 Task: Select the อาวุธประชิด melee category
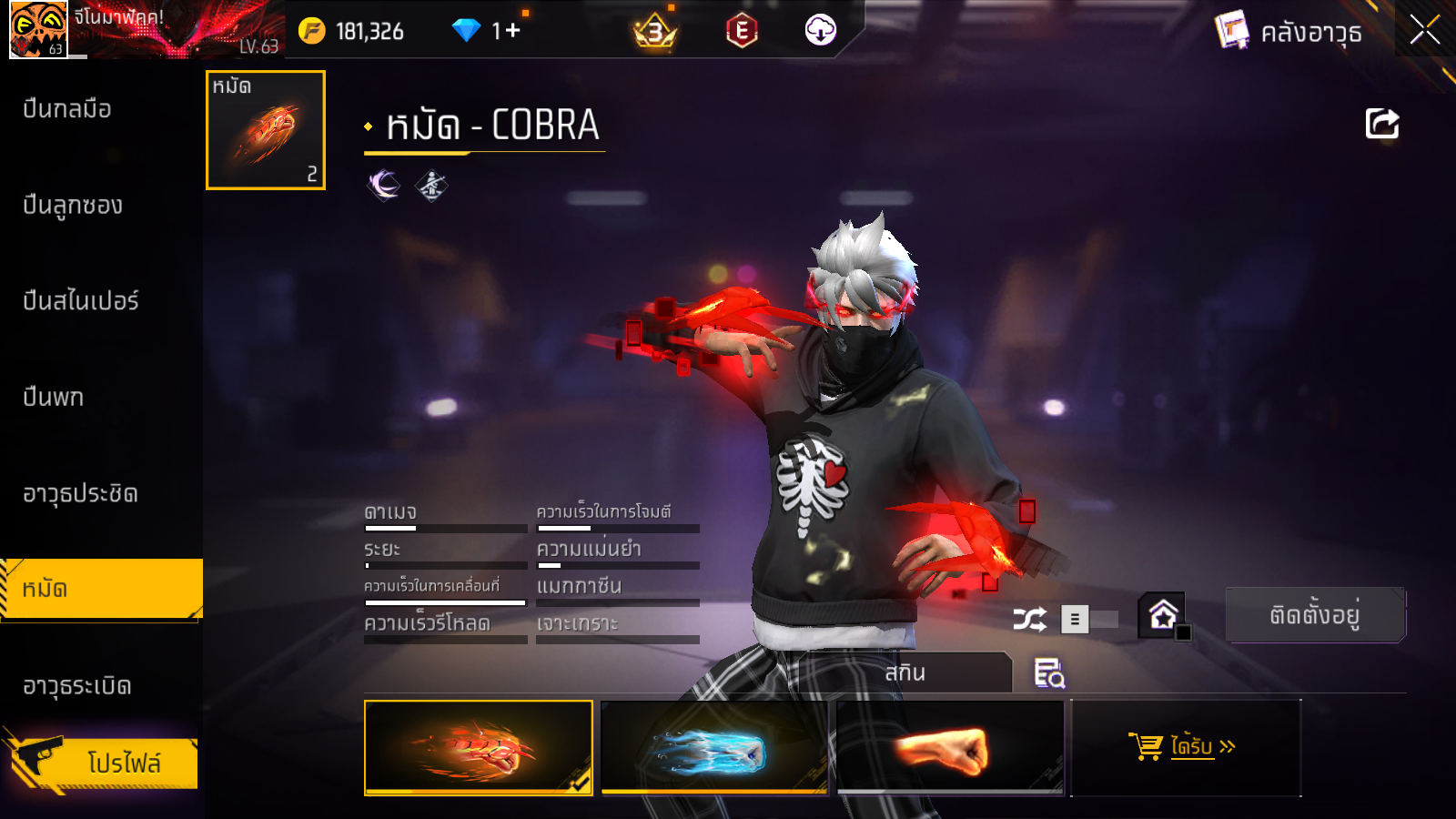[x=81, y=493]
